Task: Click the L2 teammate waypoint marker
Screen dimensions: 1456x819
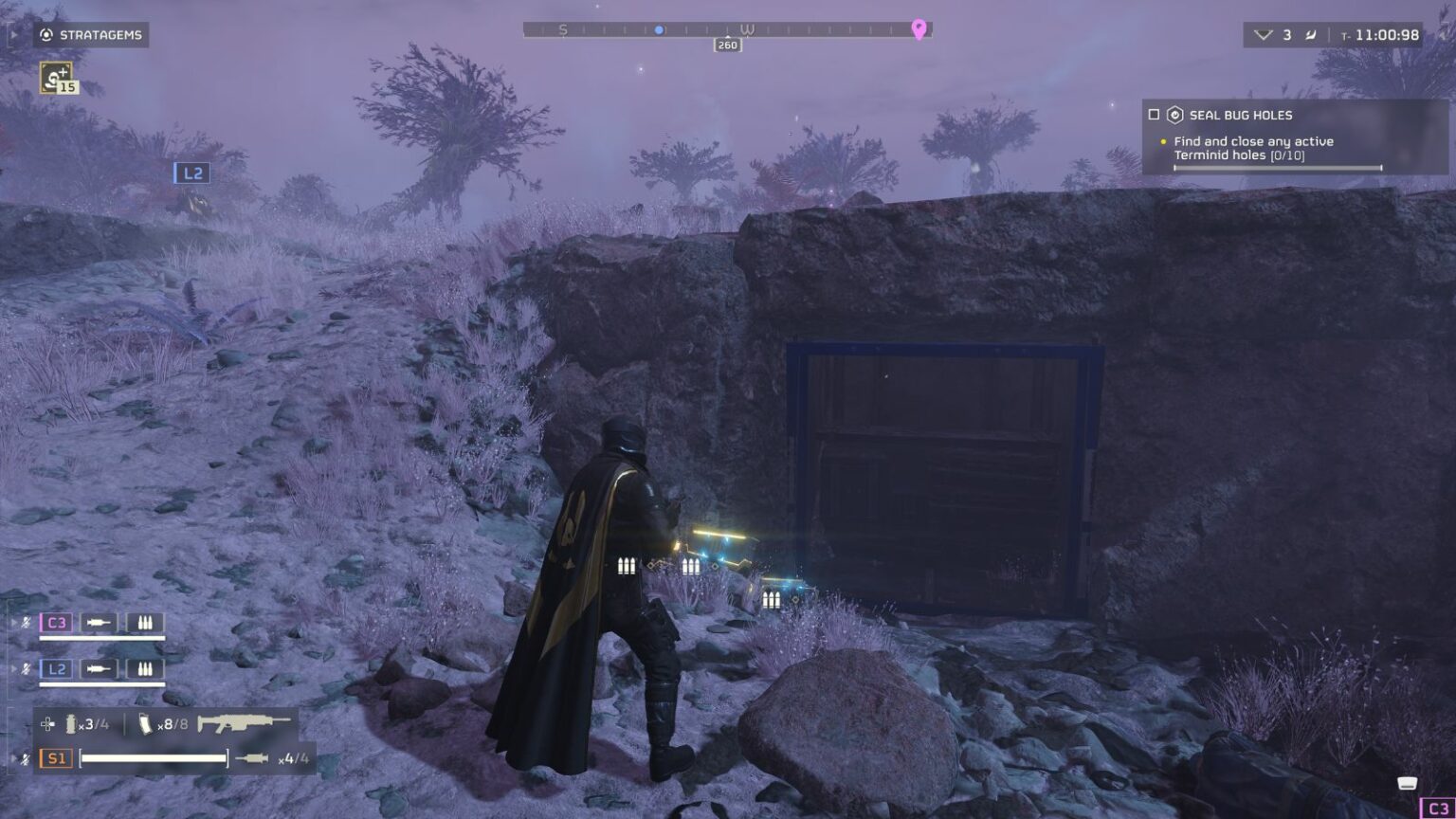Action: coord(192,173)
